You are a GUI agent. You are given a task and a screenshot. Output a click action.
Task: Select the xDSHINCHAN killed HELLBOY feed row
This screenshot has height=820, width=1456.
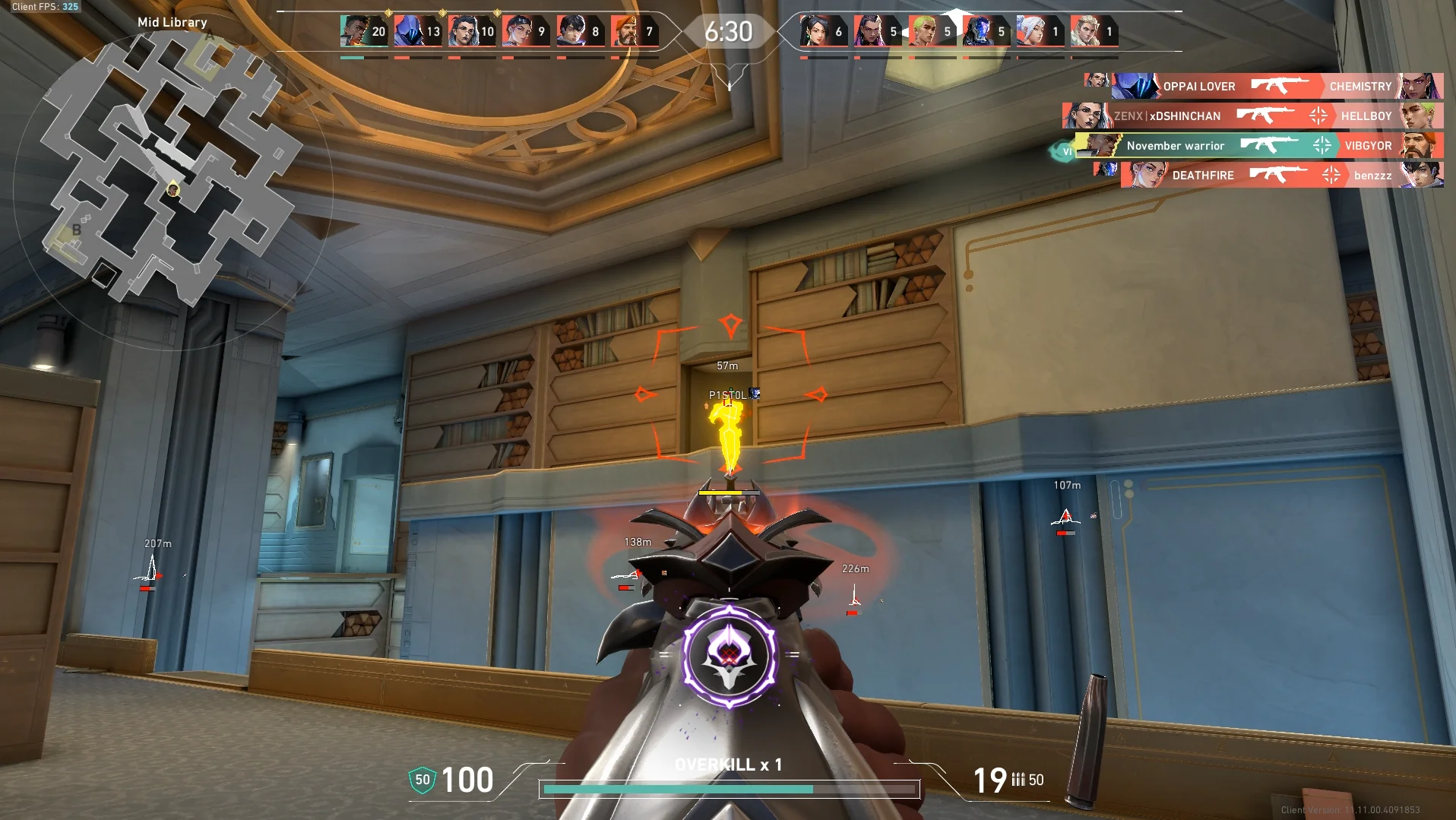1252,116
